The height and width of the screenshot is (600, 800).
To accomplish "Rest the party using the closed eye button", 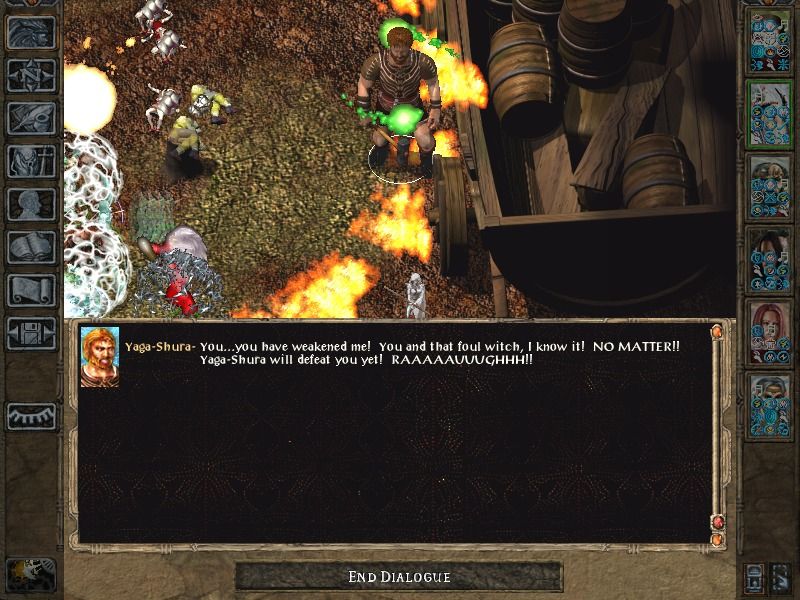I will point(31,416).
